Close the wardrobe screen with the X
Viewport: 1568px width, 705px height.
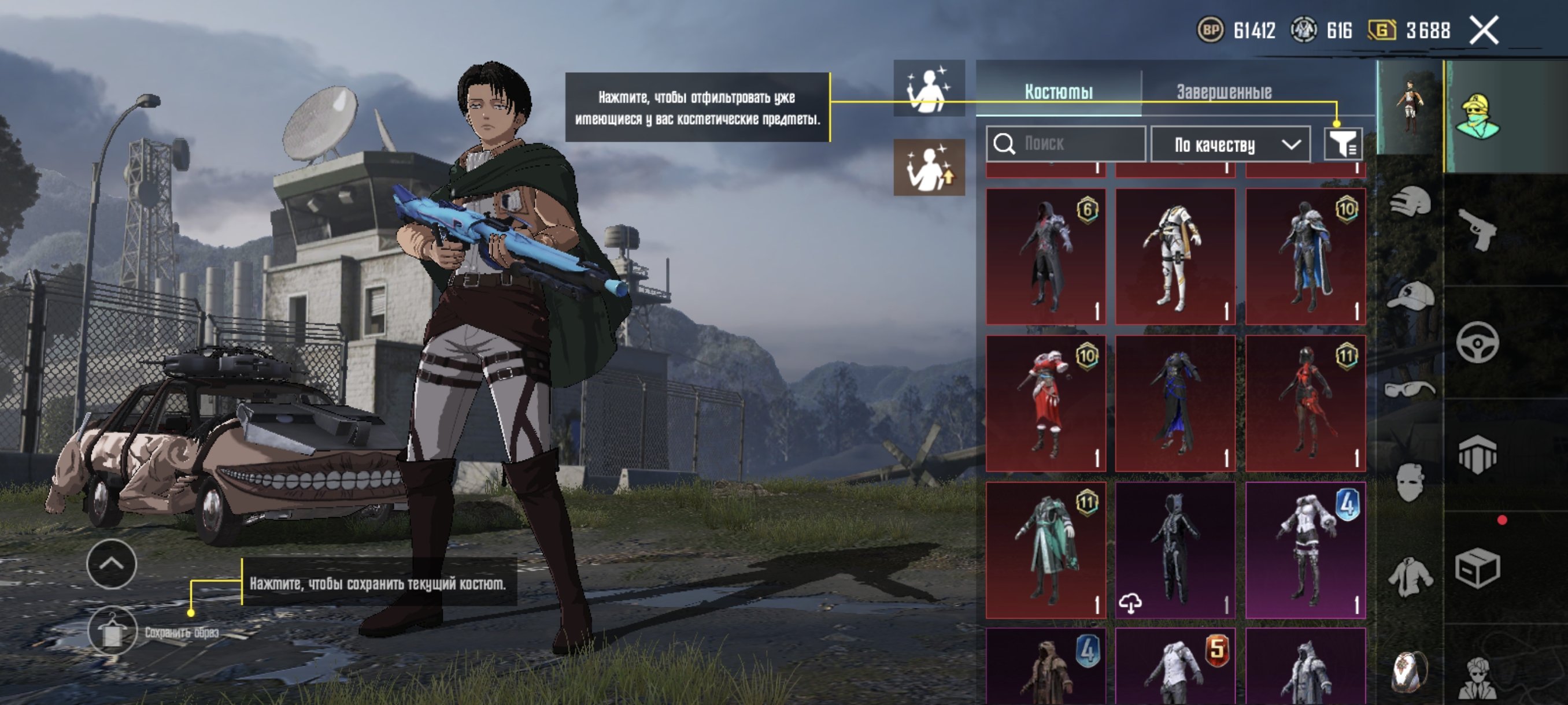point(1484,30)
